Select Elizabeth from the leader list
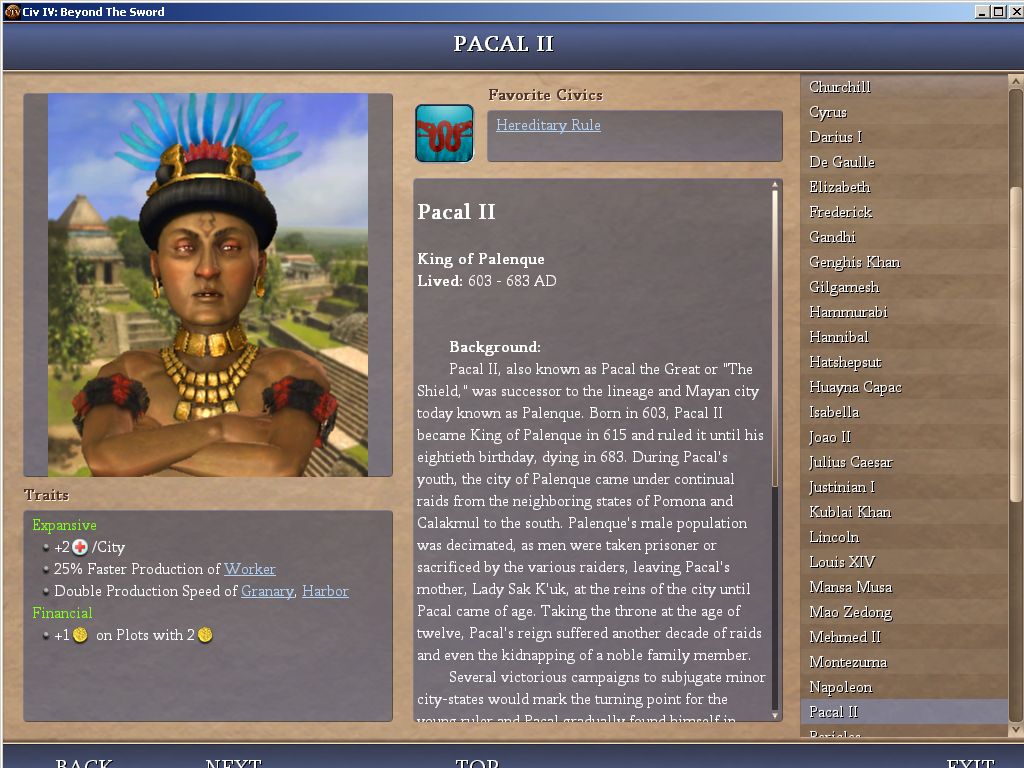 (x=840, y=187)
